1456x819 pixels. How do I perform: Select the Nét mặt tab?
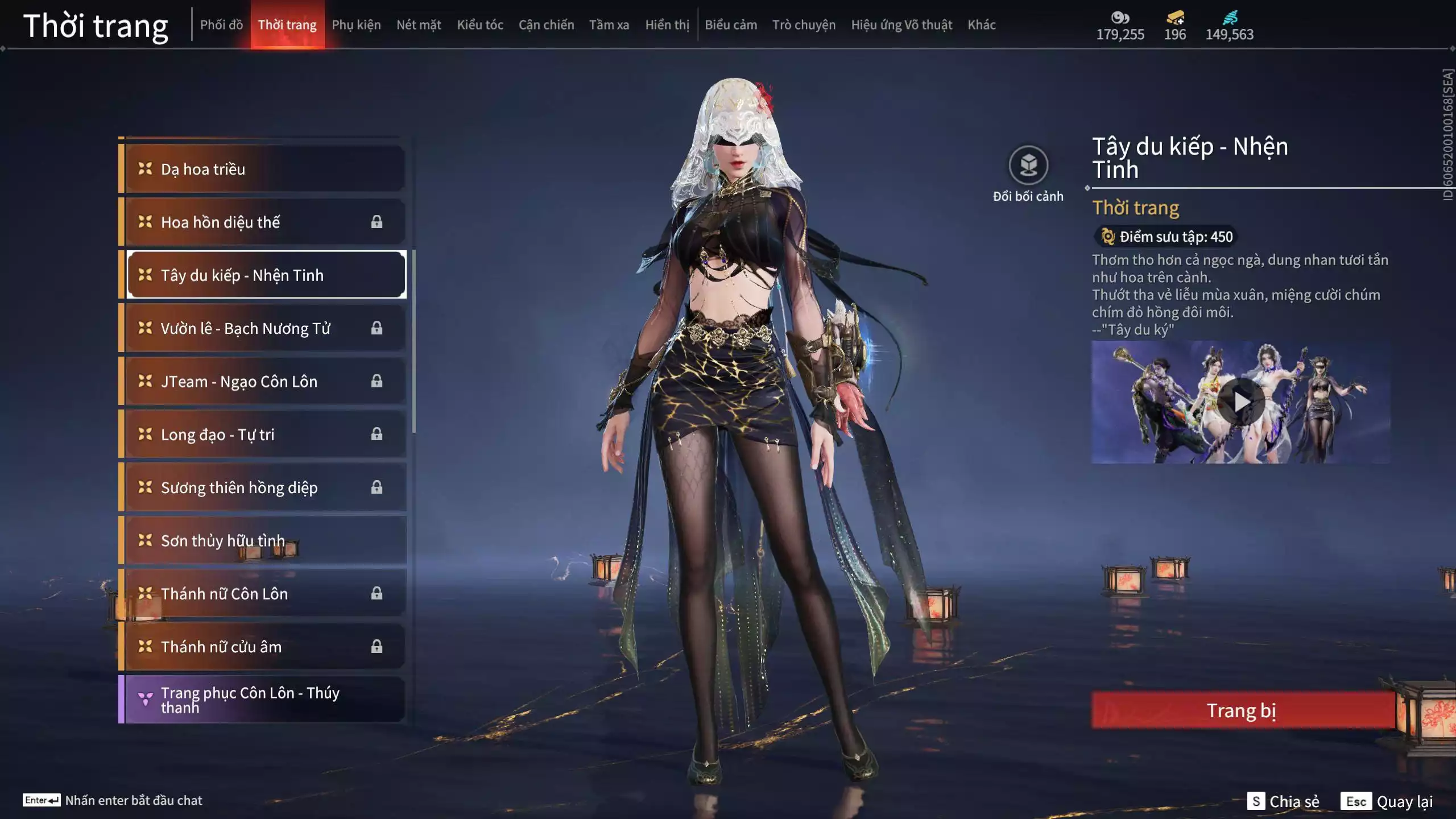coord(419,25)
